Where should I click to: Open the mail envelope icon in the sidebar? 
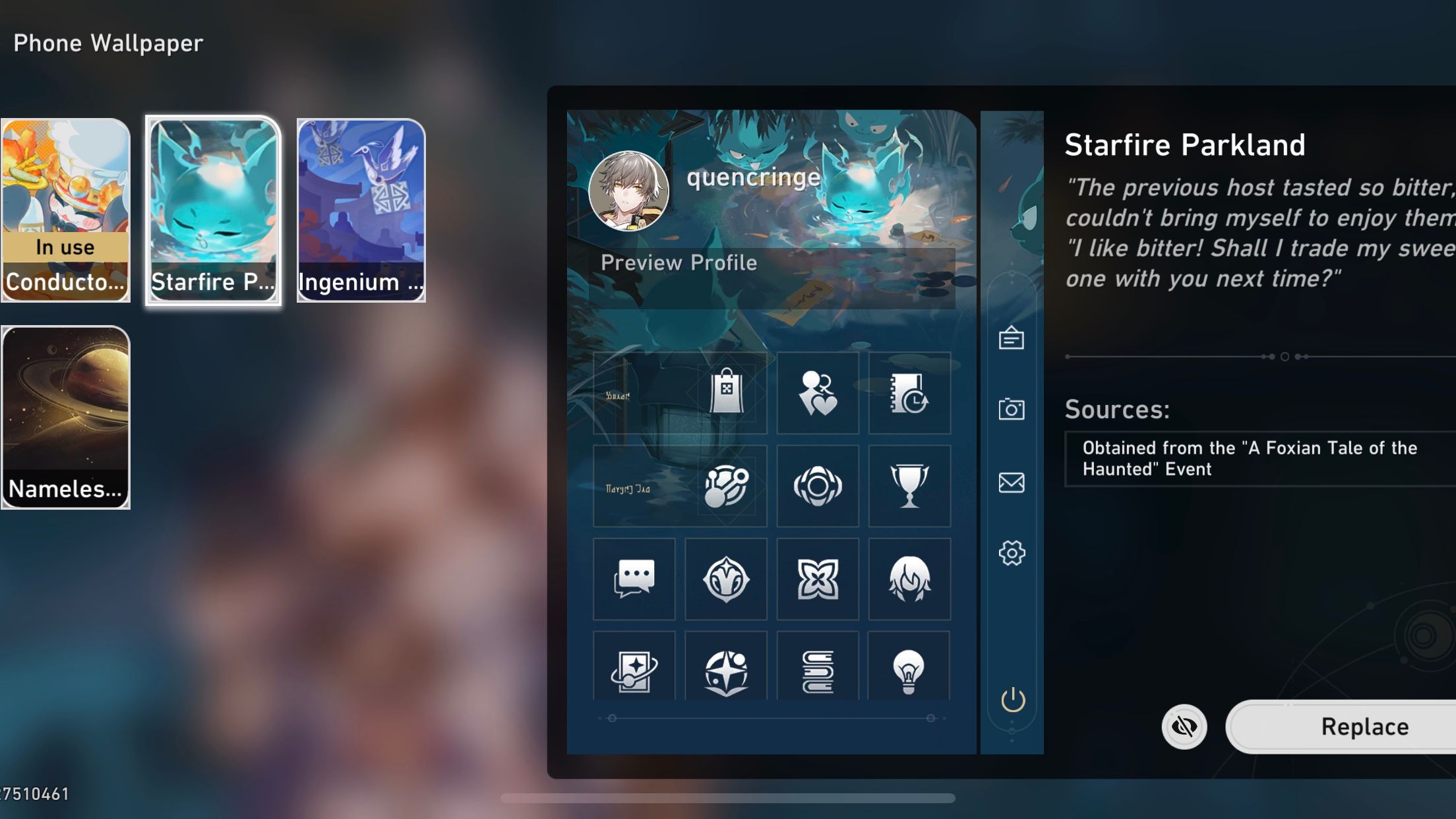tap(1011, 483)
